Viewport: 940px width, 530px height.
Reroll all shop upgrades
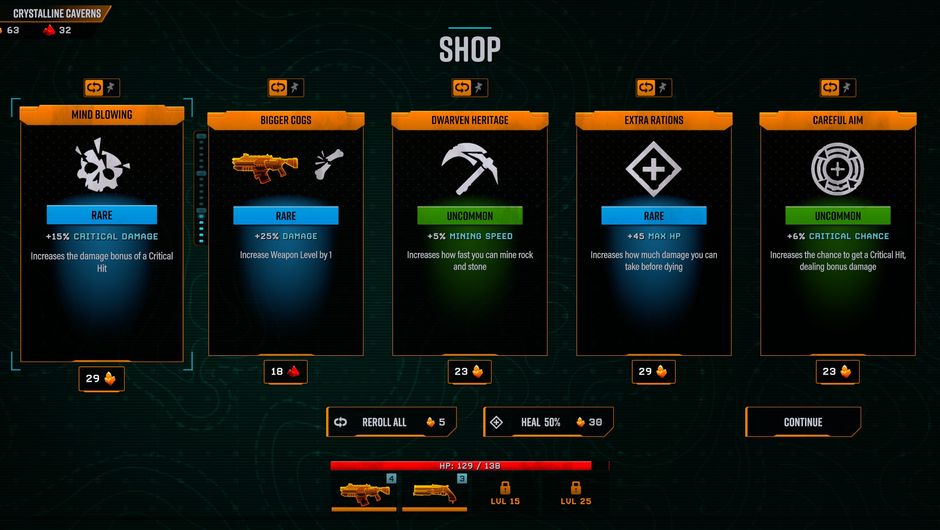pyautogui.click(x=391, y=422)
